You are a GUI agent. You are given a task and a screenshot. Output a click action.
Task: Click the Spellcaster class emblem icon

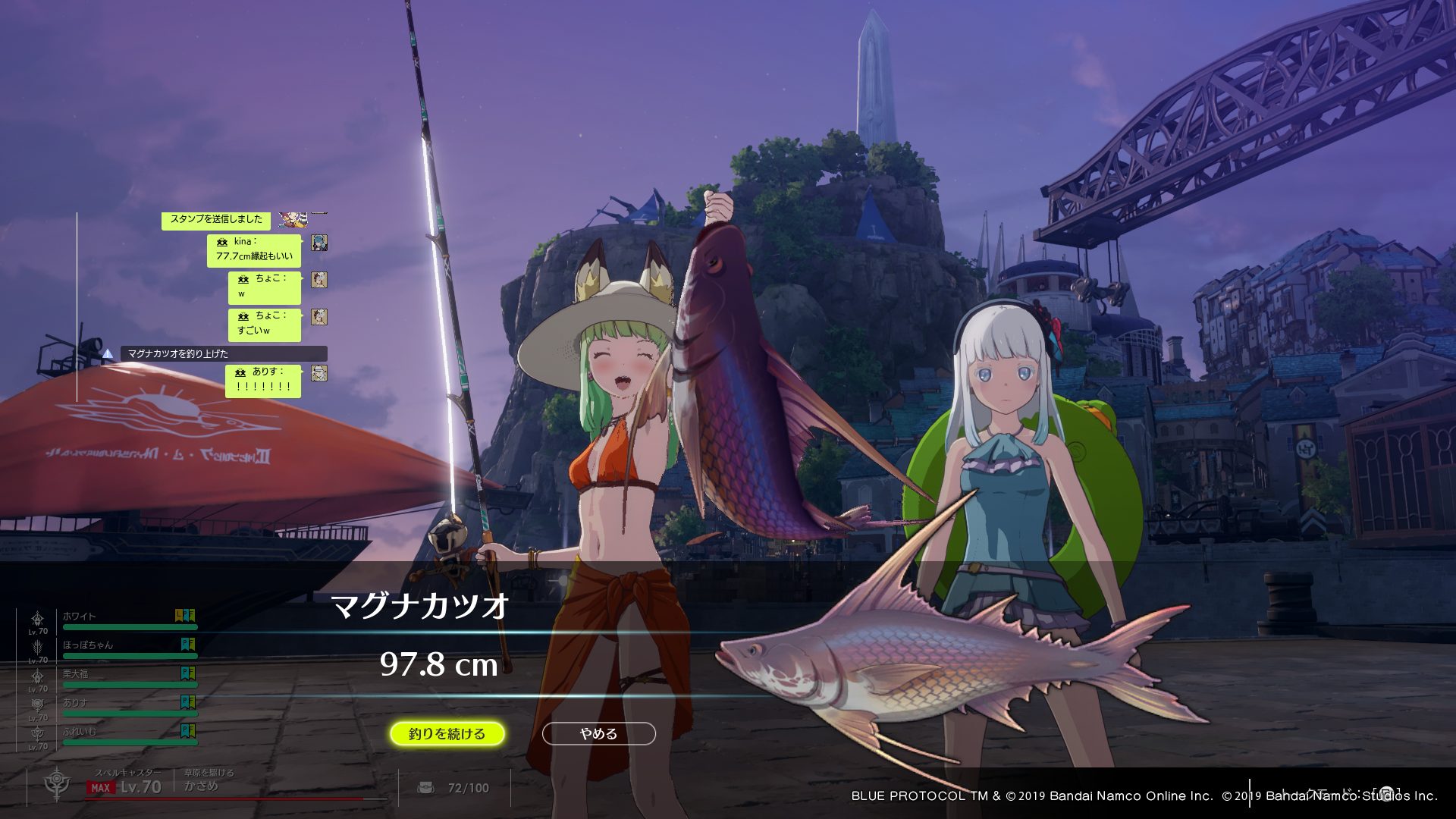click(x=57, y=783)
